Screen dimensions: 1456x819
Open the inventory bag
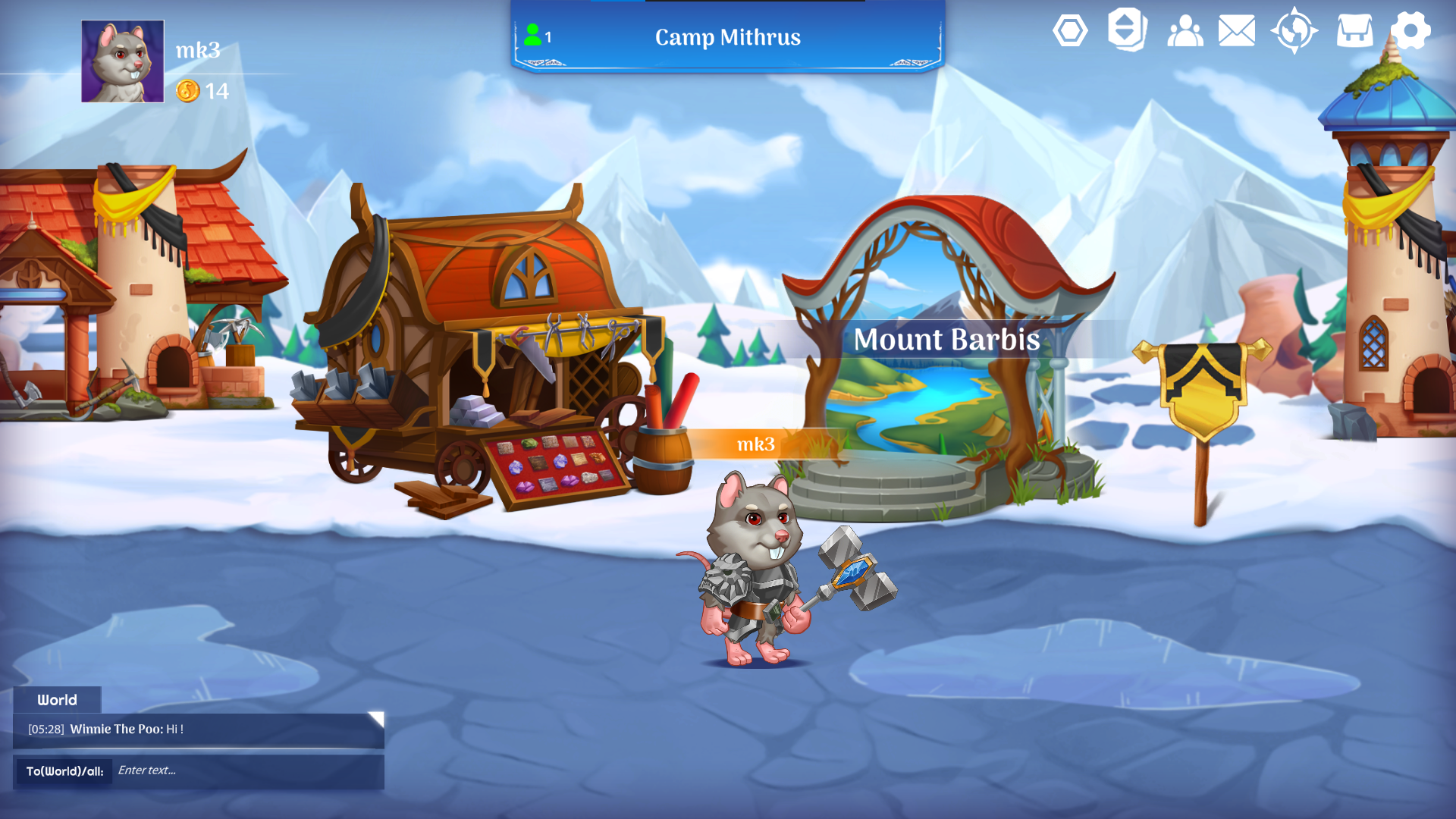1354,32
